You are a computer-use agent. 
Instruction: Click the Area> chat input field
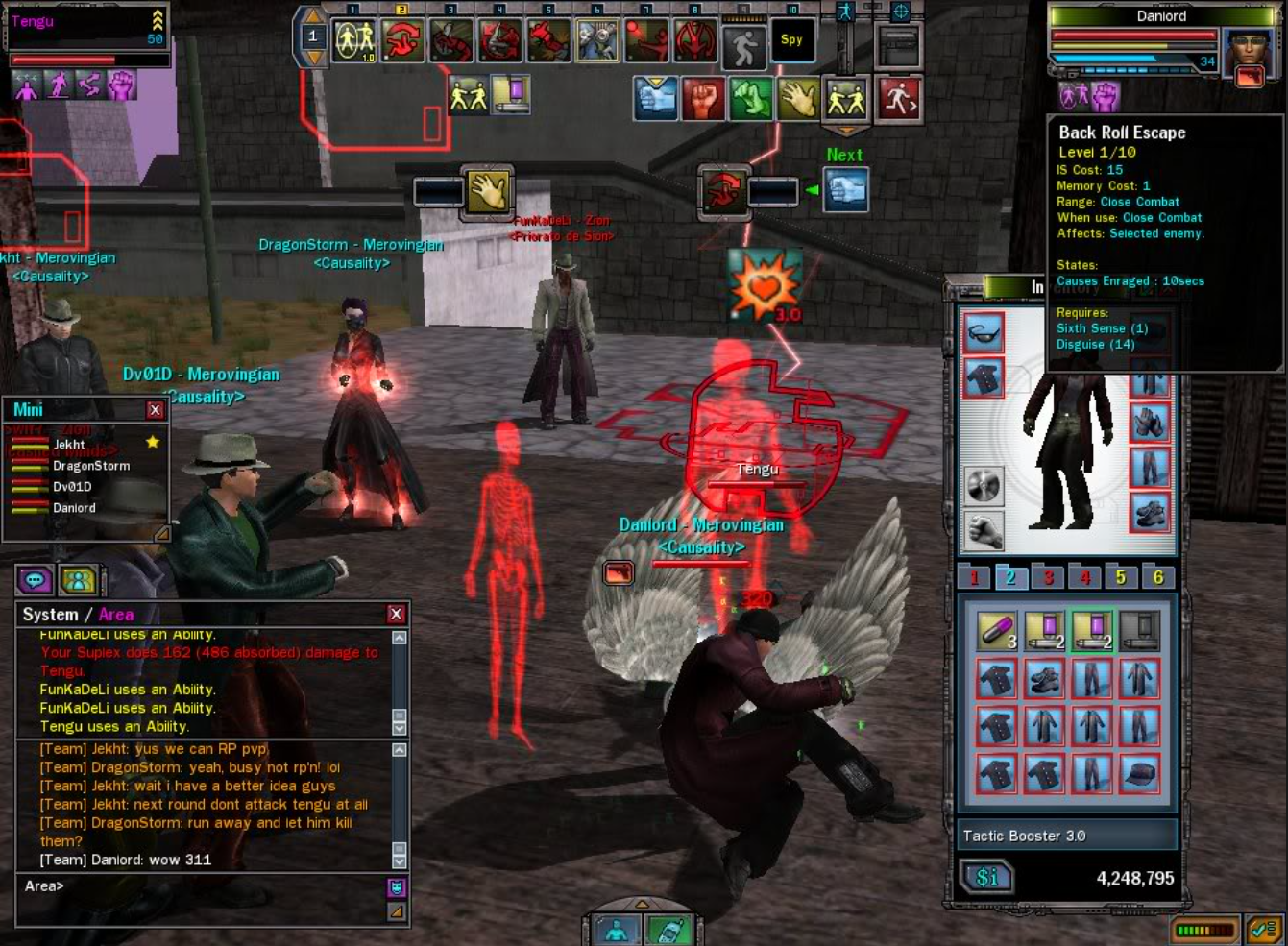(202, 886)
